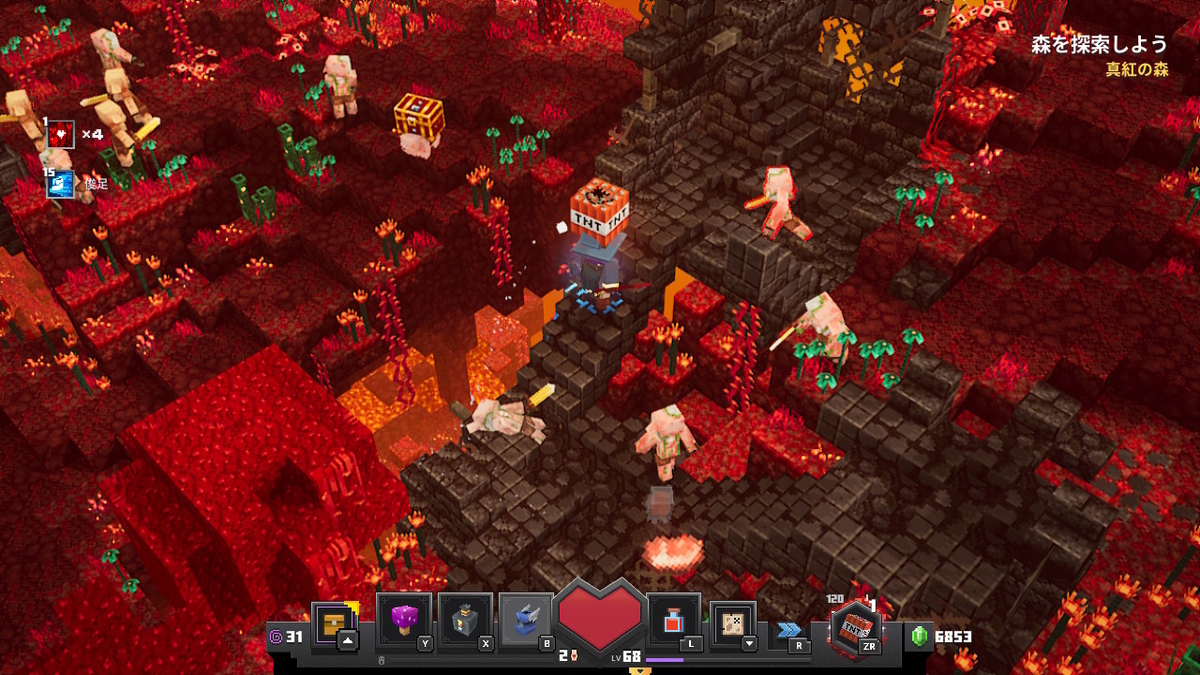Open the treasure map icon
Screen dimensions: 1200x675
[733, 622]
